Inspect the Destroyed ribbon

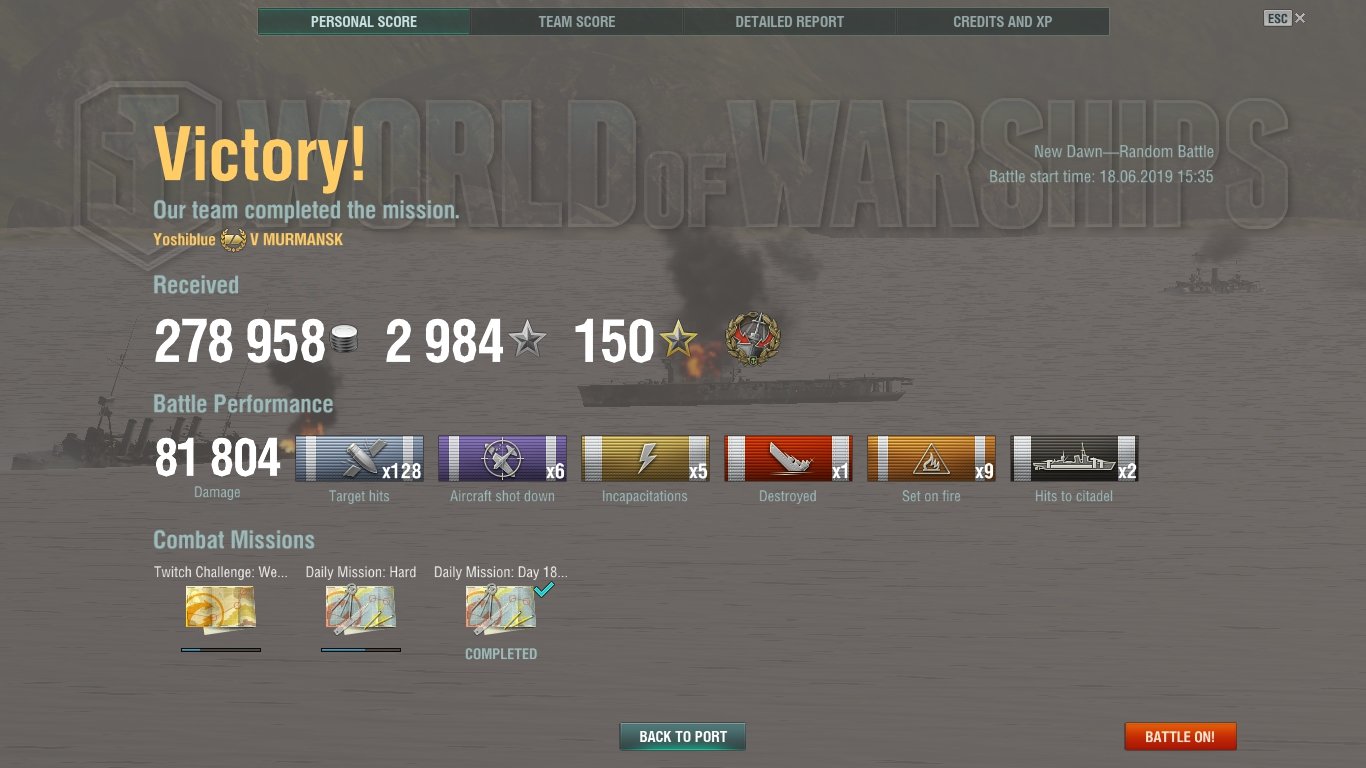click(788, 459)
